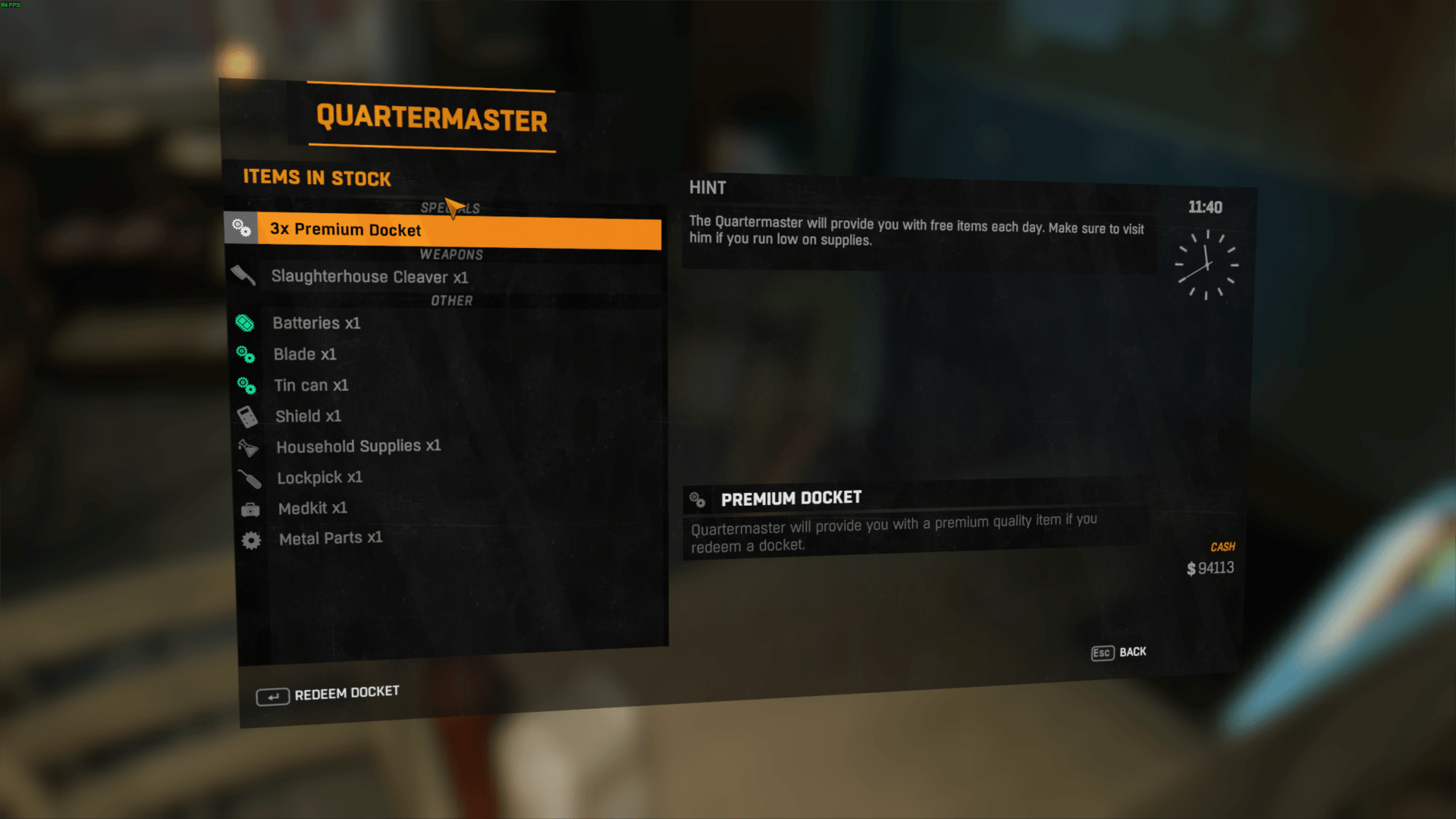Open the HINT panel header

[707, 187]
